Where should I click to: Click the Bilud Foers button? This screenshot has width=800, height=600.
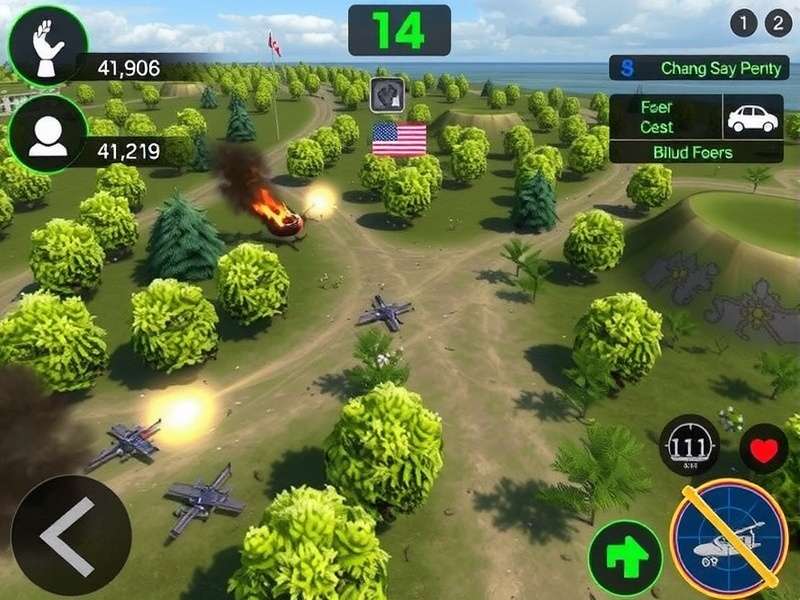click(x=696, y=153)
